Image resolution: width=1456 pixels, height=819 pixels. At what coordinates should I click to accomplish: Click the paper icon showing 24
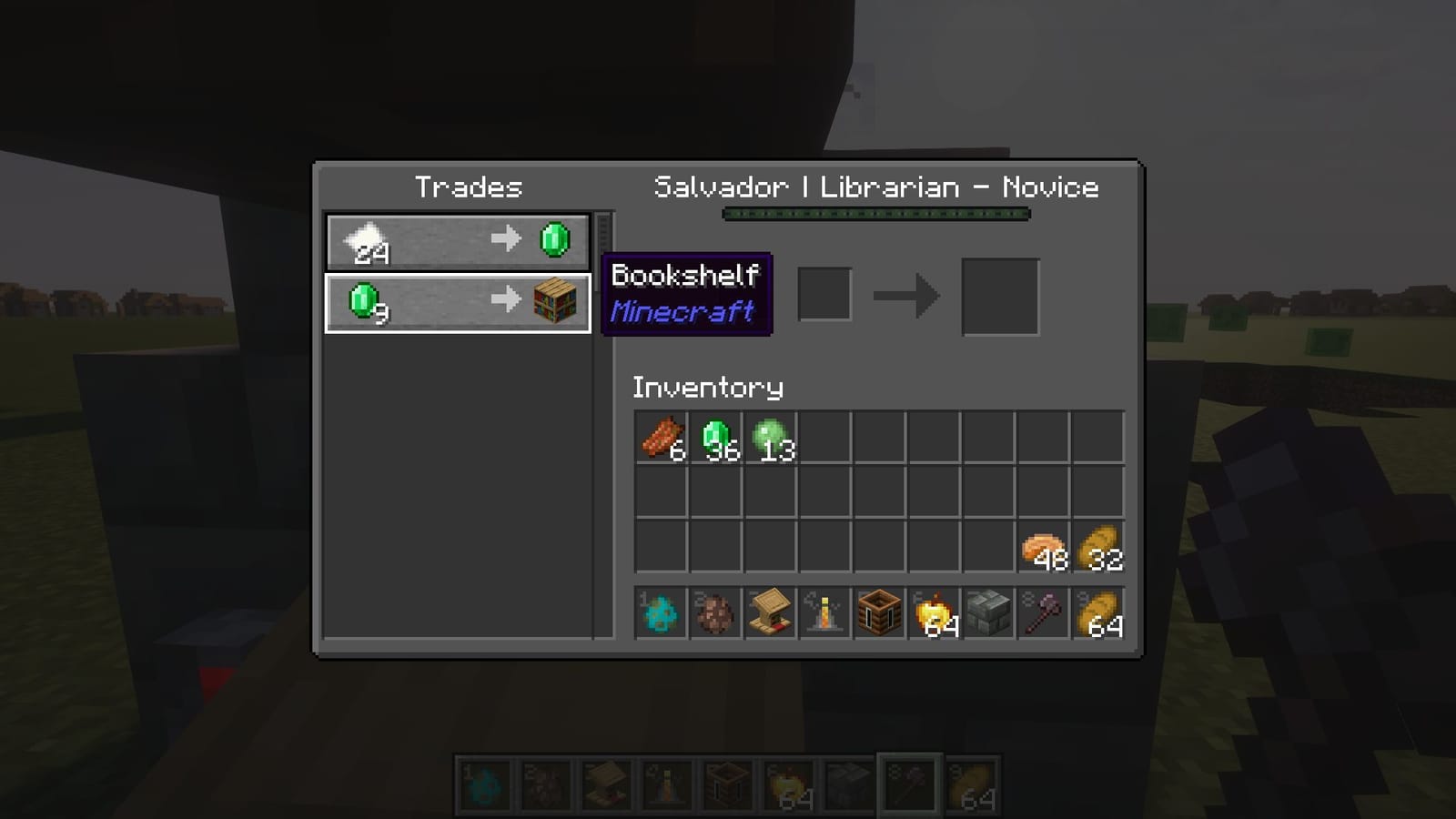[x=366, y=239]
